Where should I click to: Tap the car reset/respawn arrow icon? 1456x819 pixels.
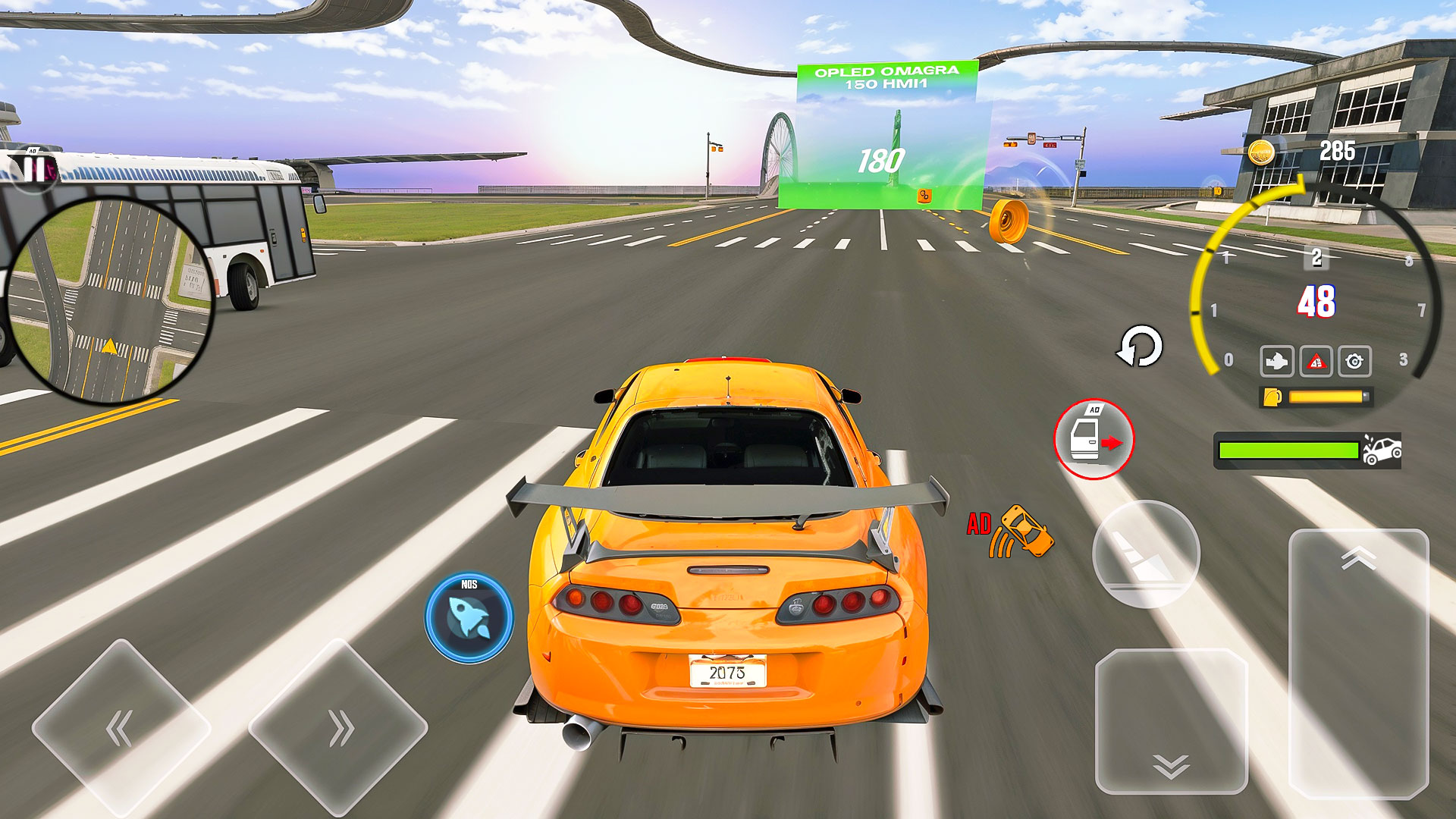point(1140,347)
